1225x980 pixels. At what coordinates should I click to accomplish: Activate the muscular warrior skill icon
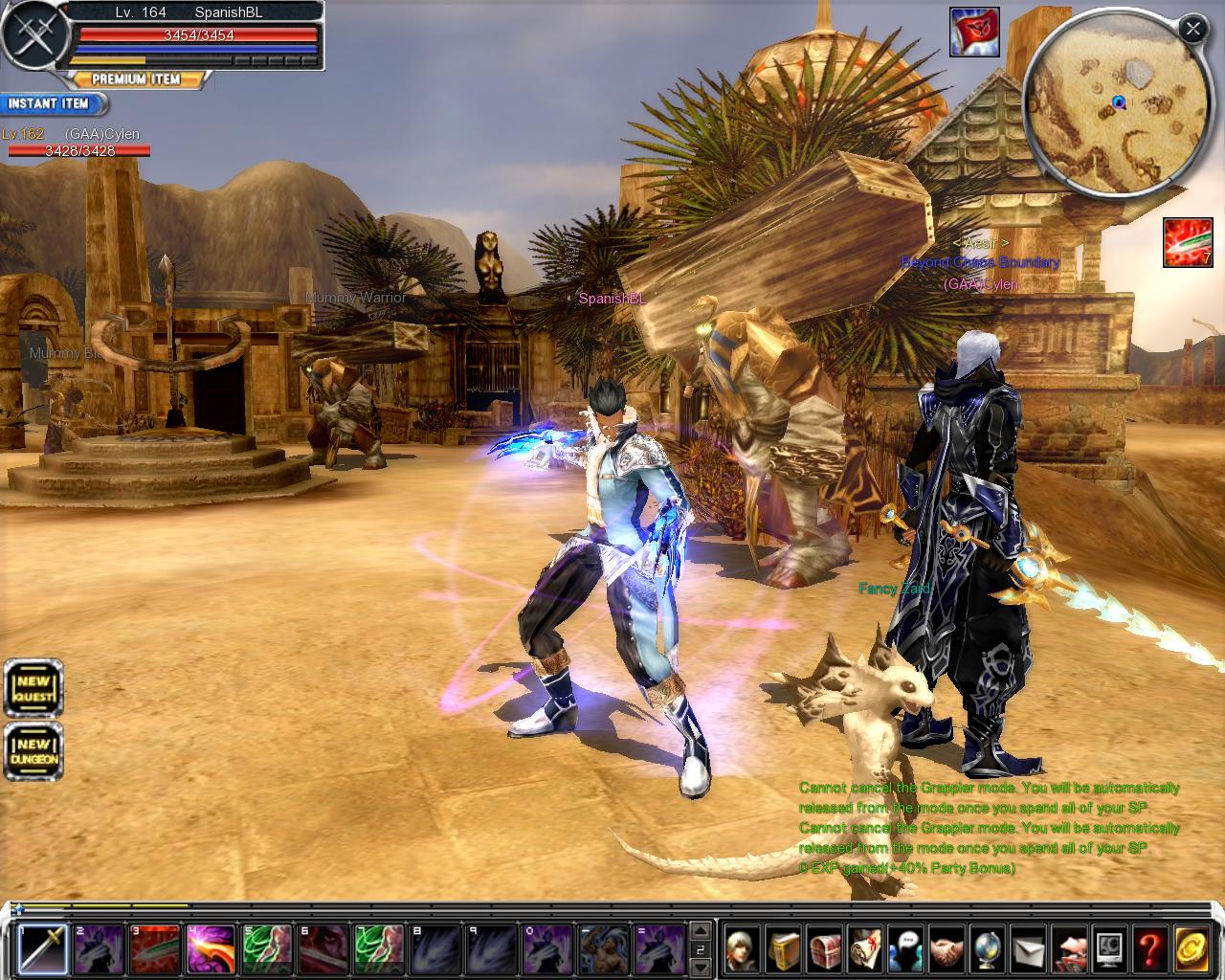(603, 948)
